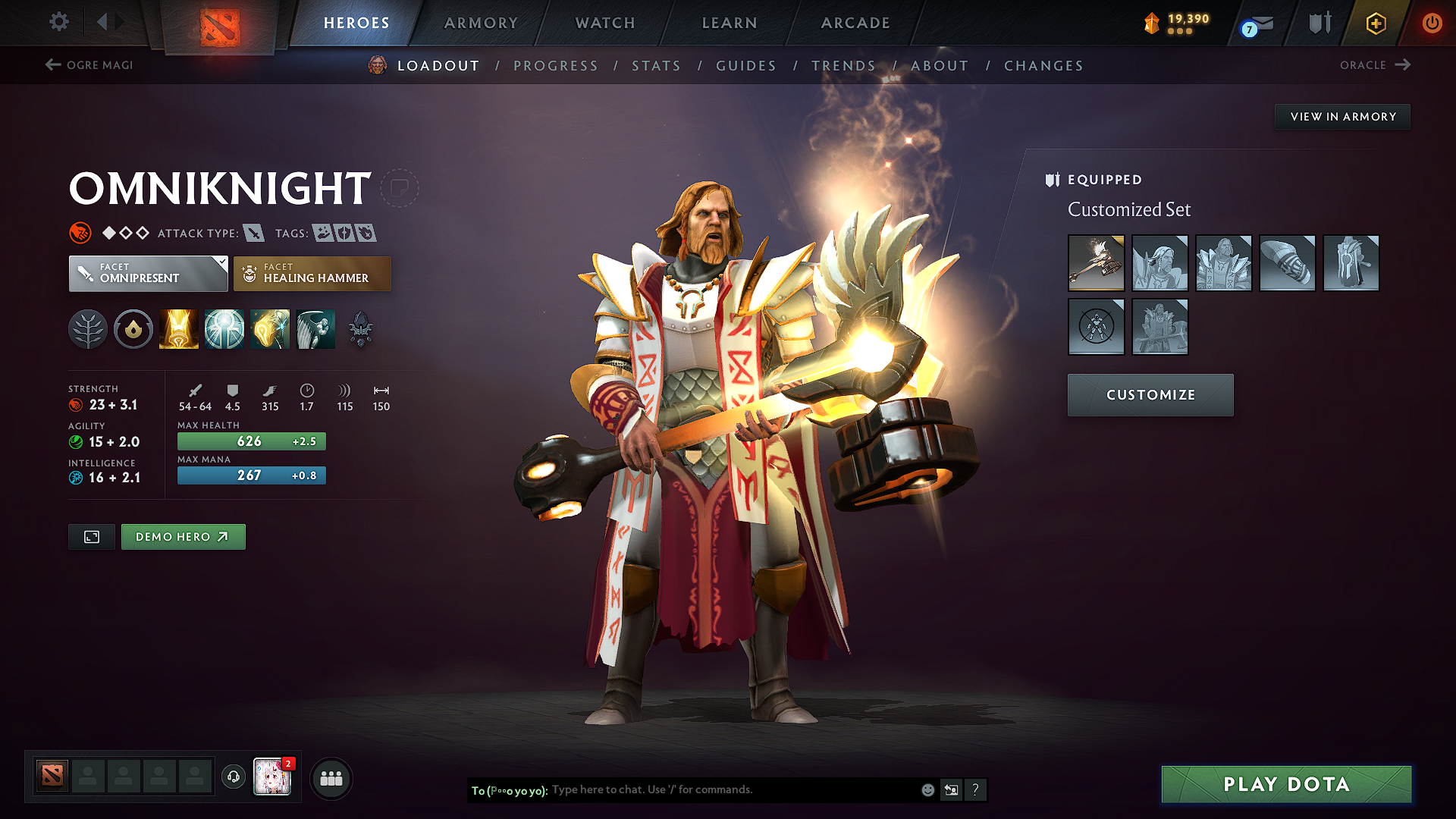Inspect the Guardian Angel ability icon
Screen dimensions: 1456x819
[315, 328]
